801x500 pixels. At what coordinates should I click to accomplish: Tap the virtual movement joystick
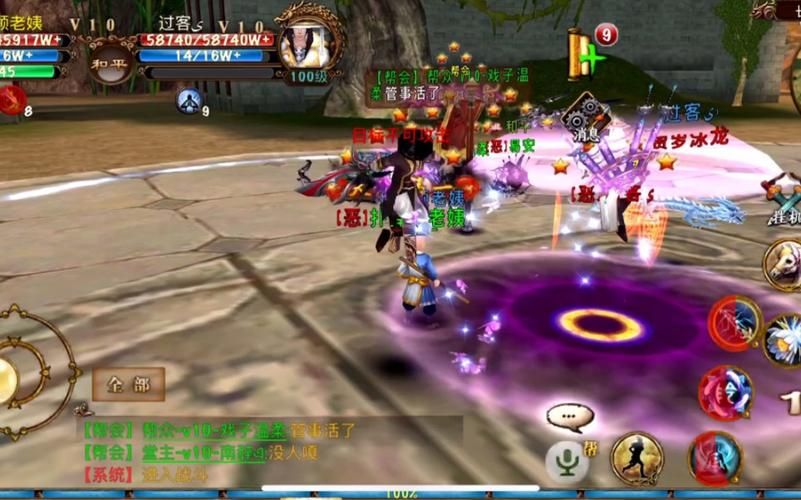20,373
